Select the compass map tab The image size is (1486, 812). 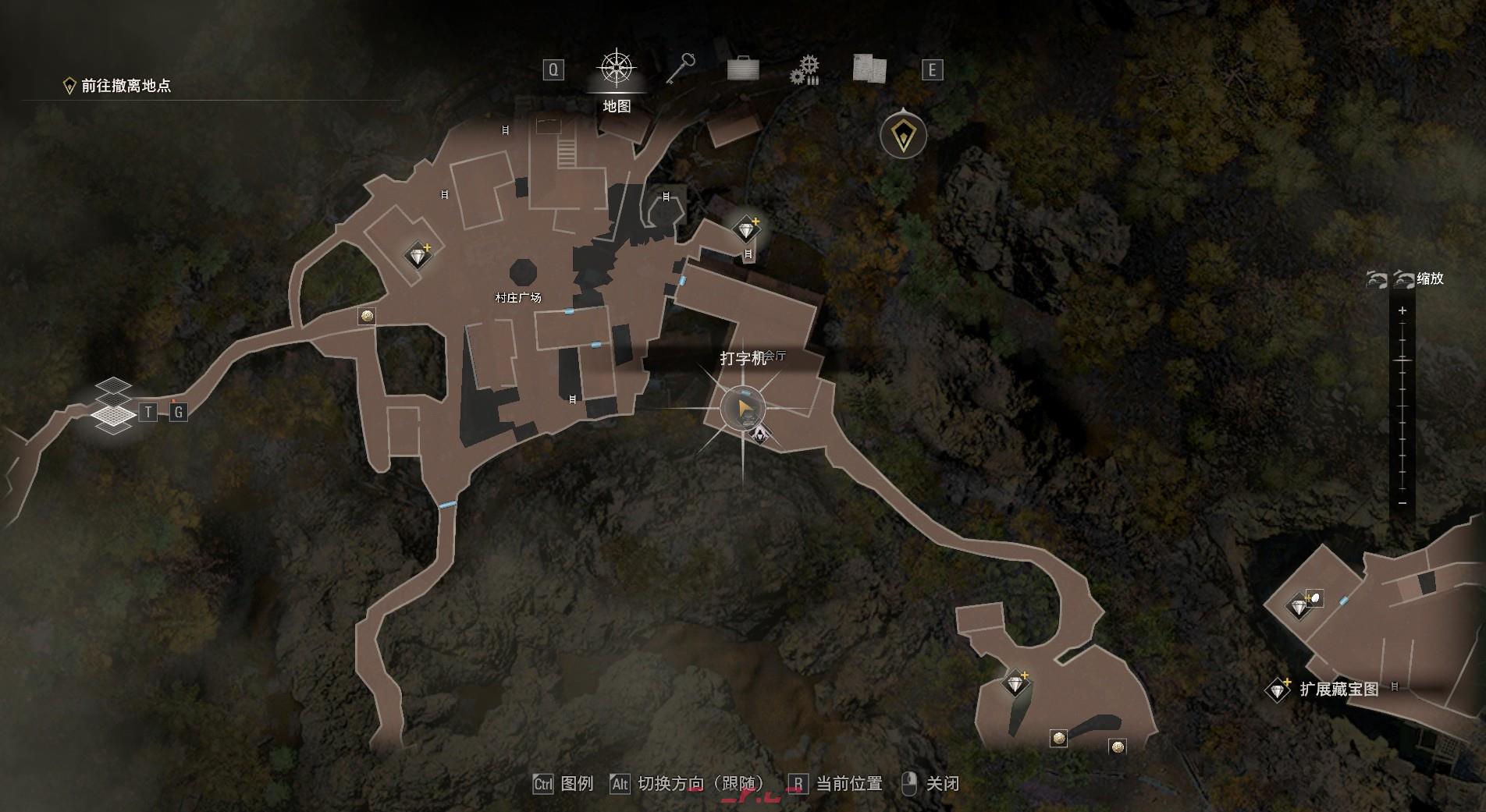pos(616,69)
